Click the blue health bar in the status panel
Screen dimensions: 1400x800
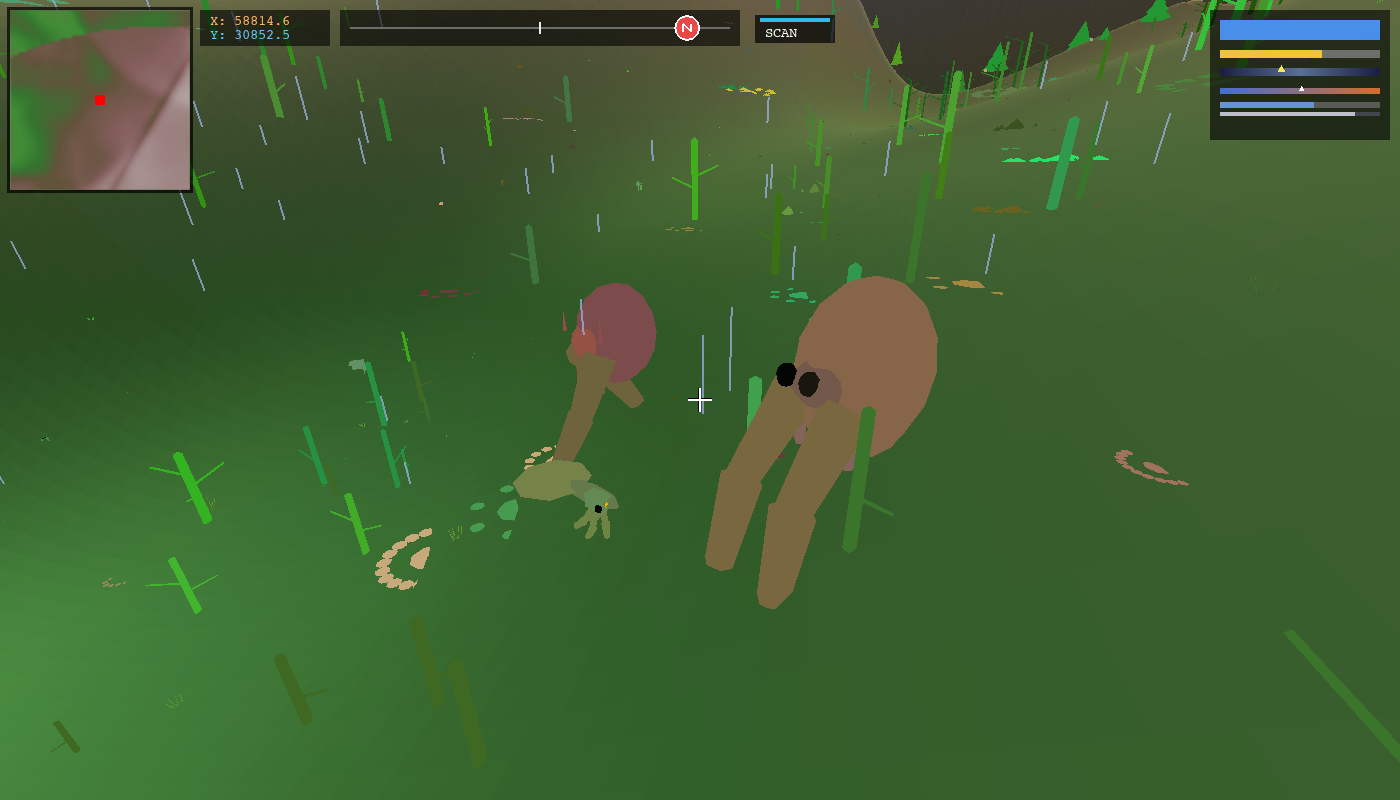pyautogui.click(x=1300, y=29)
